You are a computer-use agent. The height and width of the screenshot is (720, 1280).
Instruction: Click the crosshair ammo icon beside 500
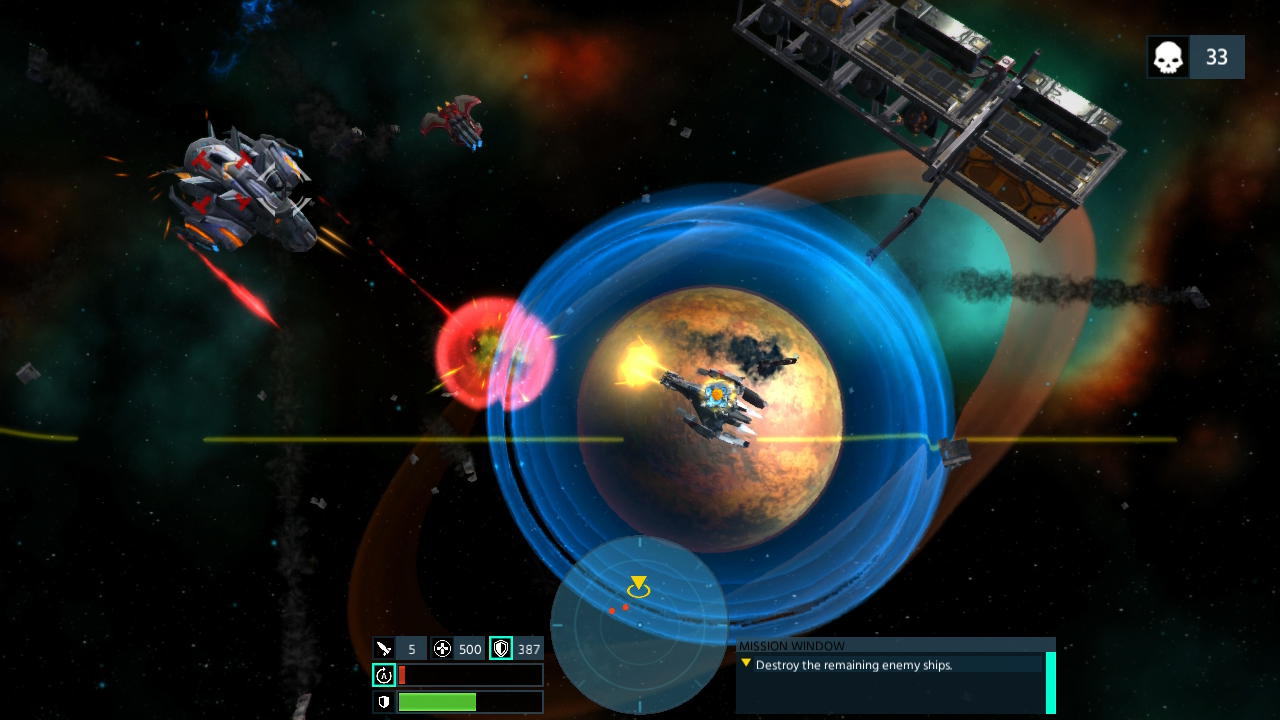441,648
